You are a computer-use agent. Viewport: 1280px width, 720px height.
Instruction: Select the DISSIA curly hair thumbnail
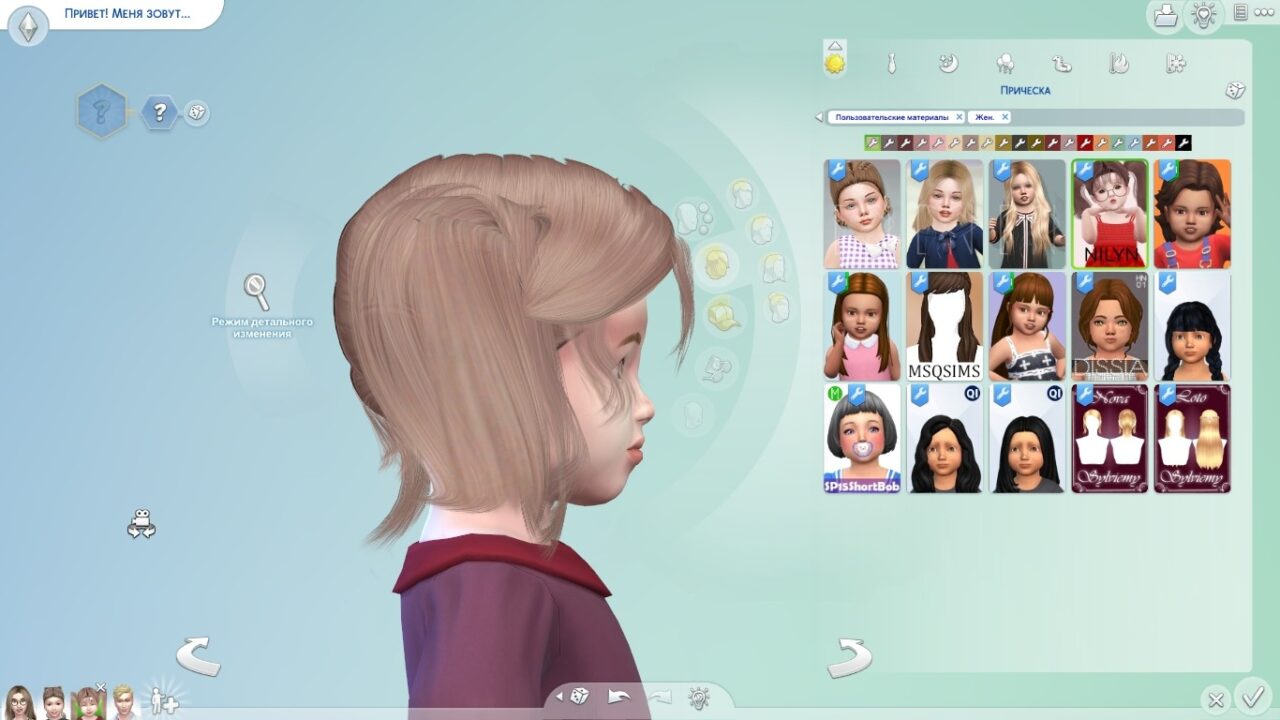[x=1109, y=327]
